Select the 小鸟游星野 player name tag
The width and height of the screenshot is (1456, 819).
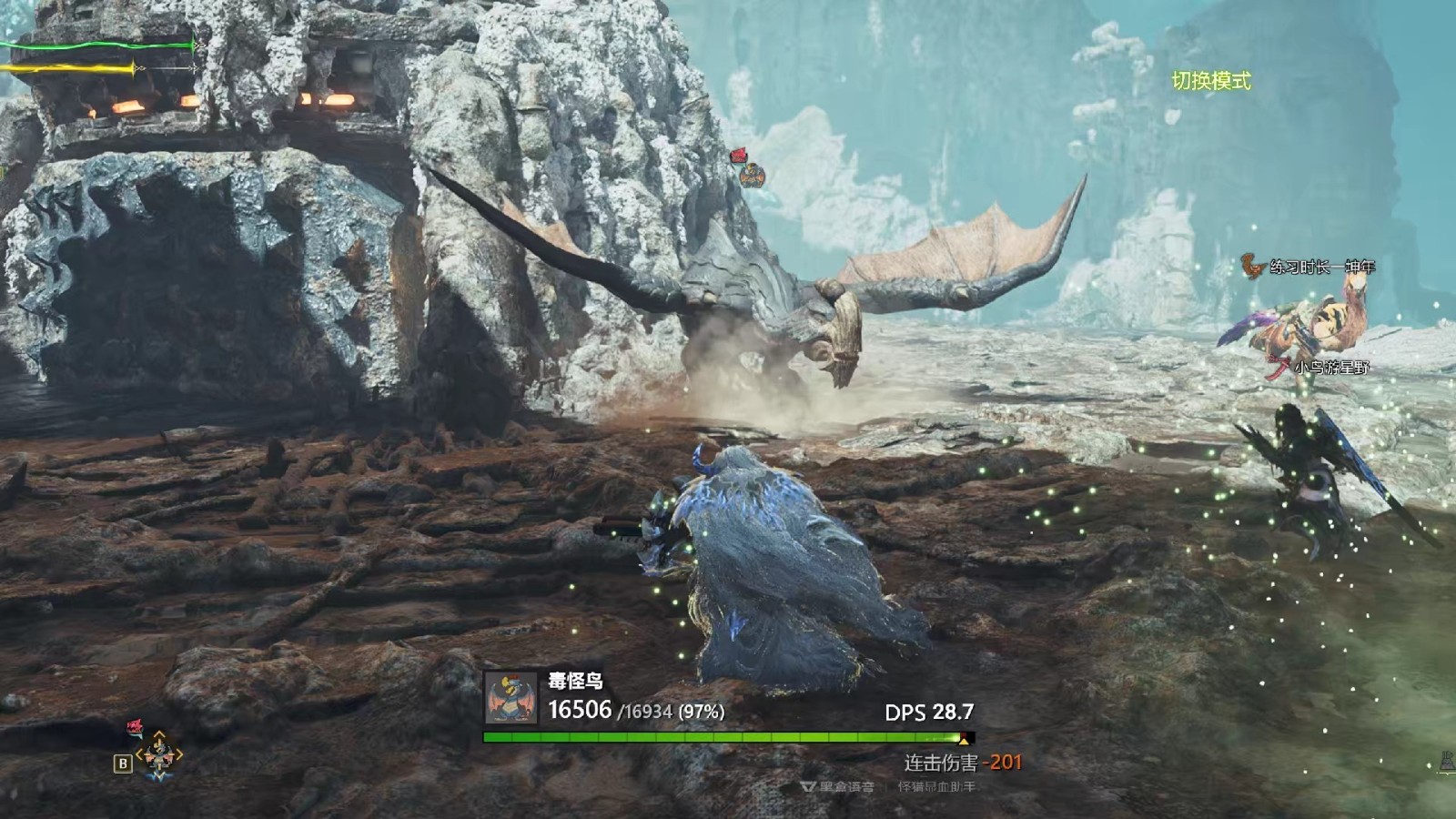[1331, 368]
